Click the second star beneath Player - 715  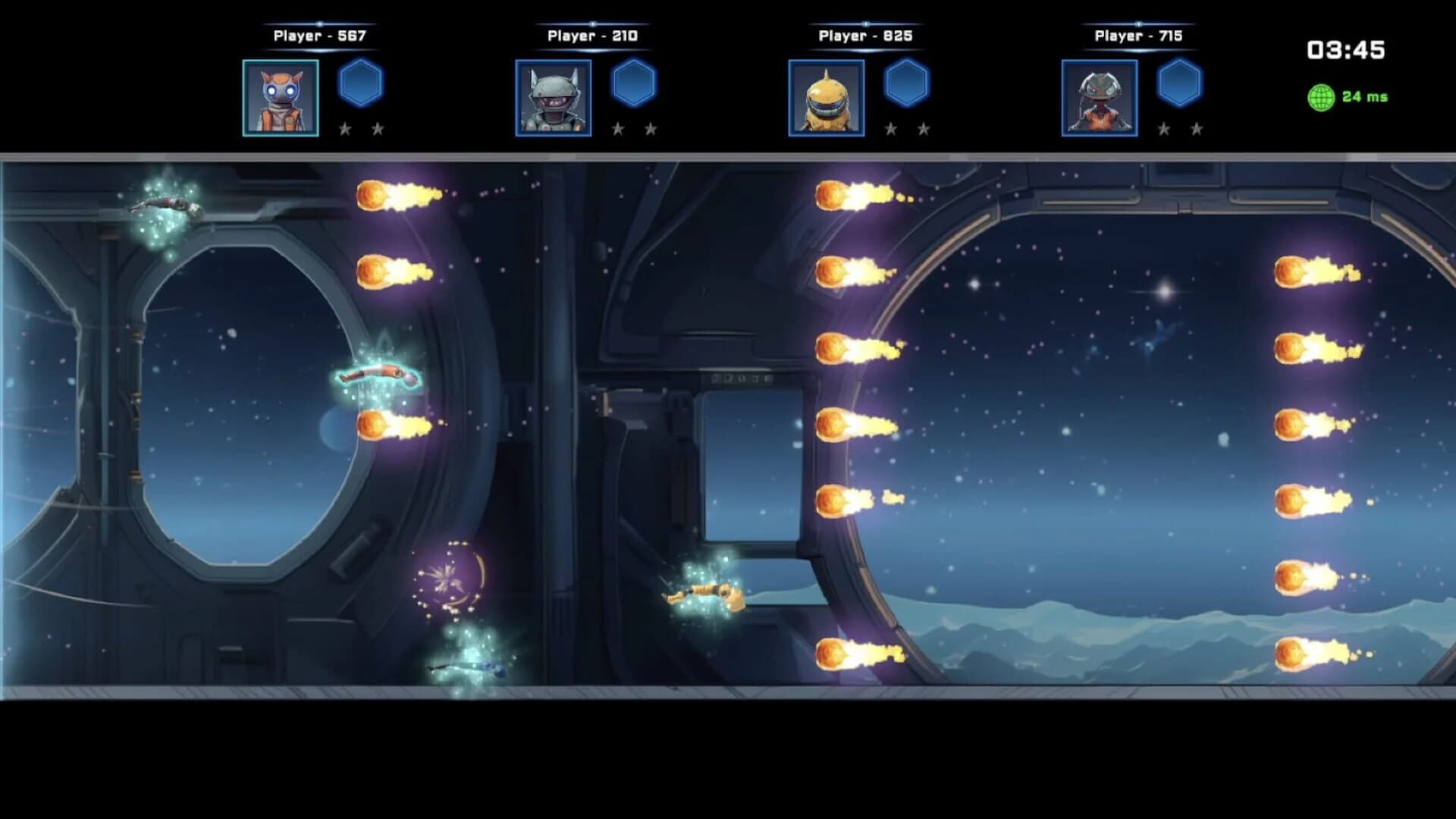[x=1197, y=129]
